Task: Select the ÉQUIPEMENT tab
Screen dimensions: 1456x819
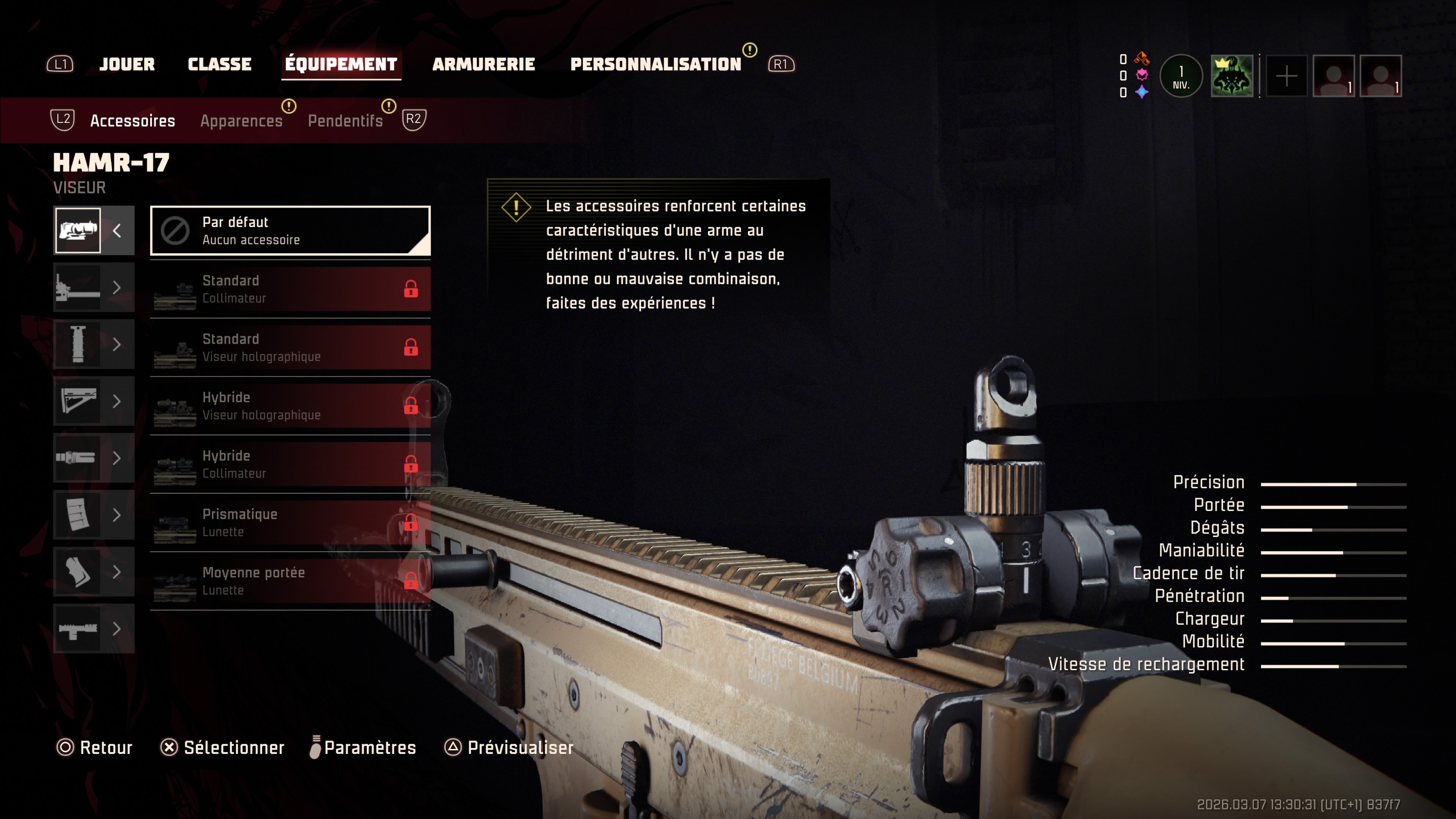Action: (x=341, y=64)
